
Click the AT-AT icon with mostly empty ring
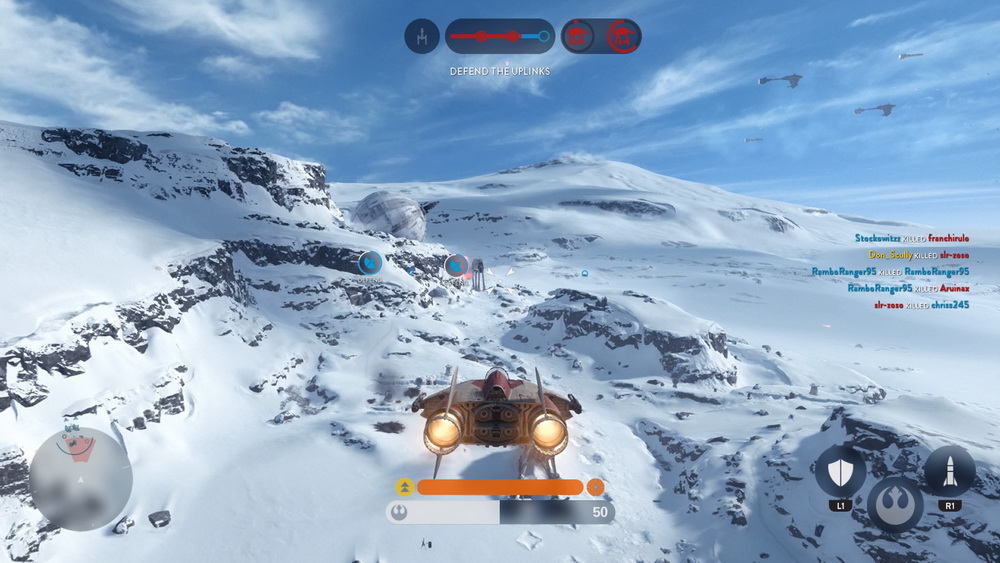[578, 37]
